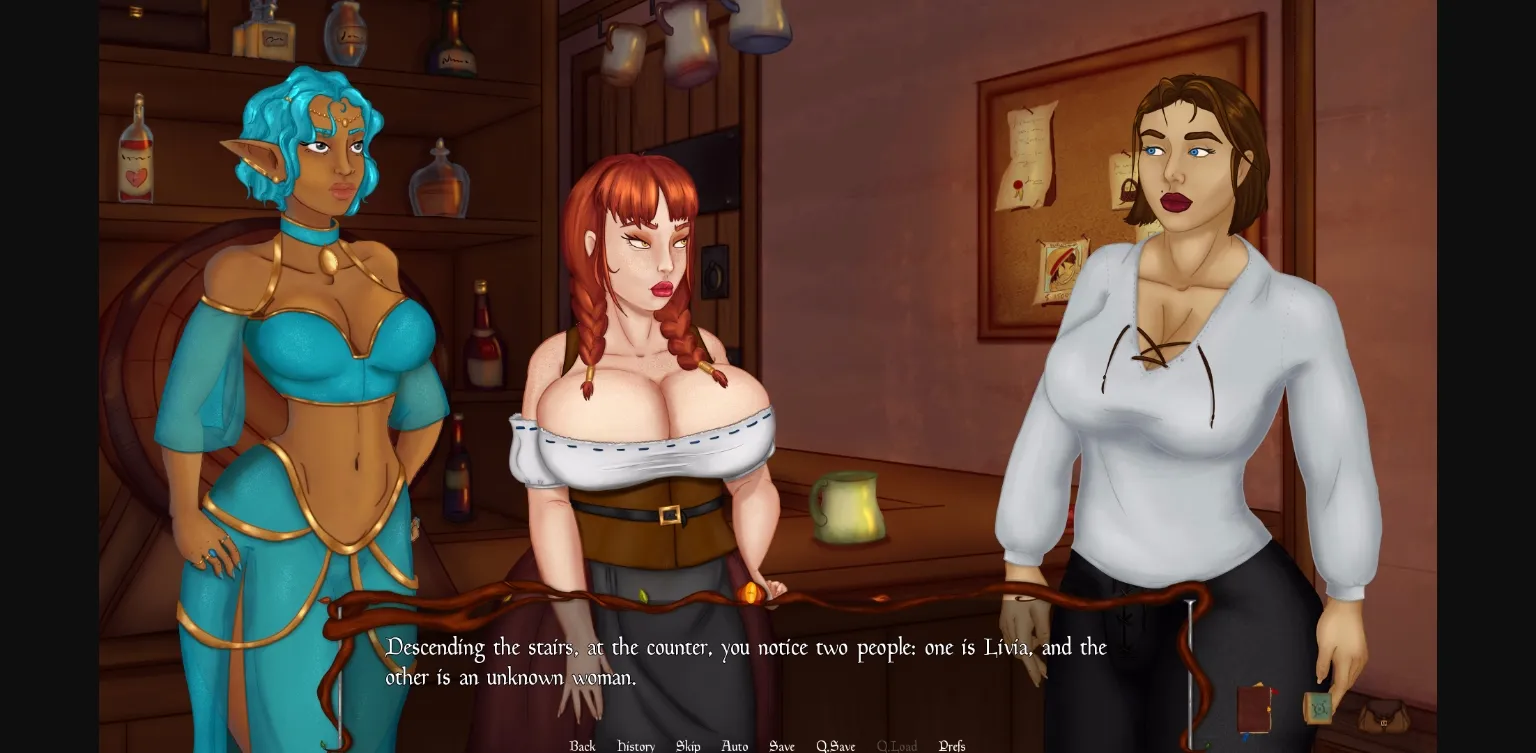1536x753 pixels.
Task: Open the coin purse inventory icon
Action: coord(1383,715)
